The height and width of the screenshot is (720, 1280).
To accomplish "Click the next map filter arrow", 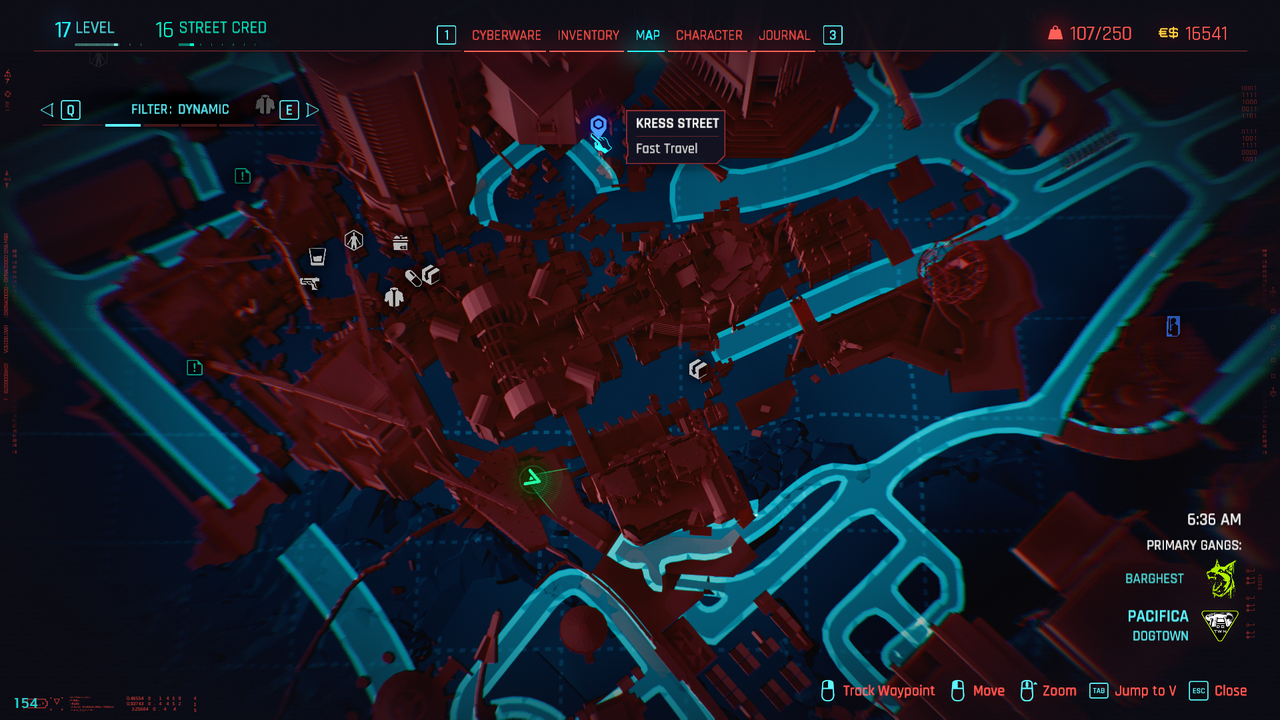I will click(312, 110).
